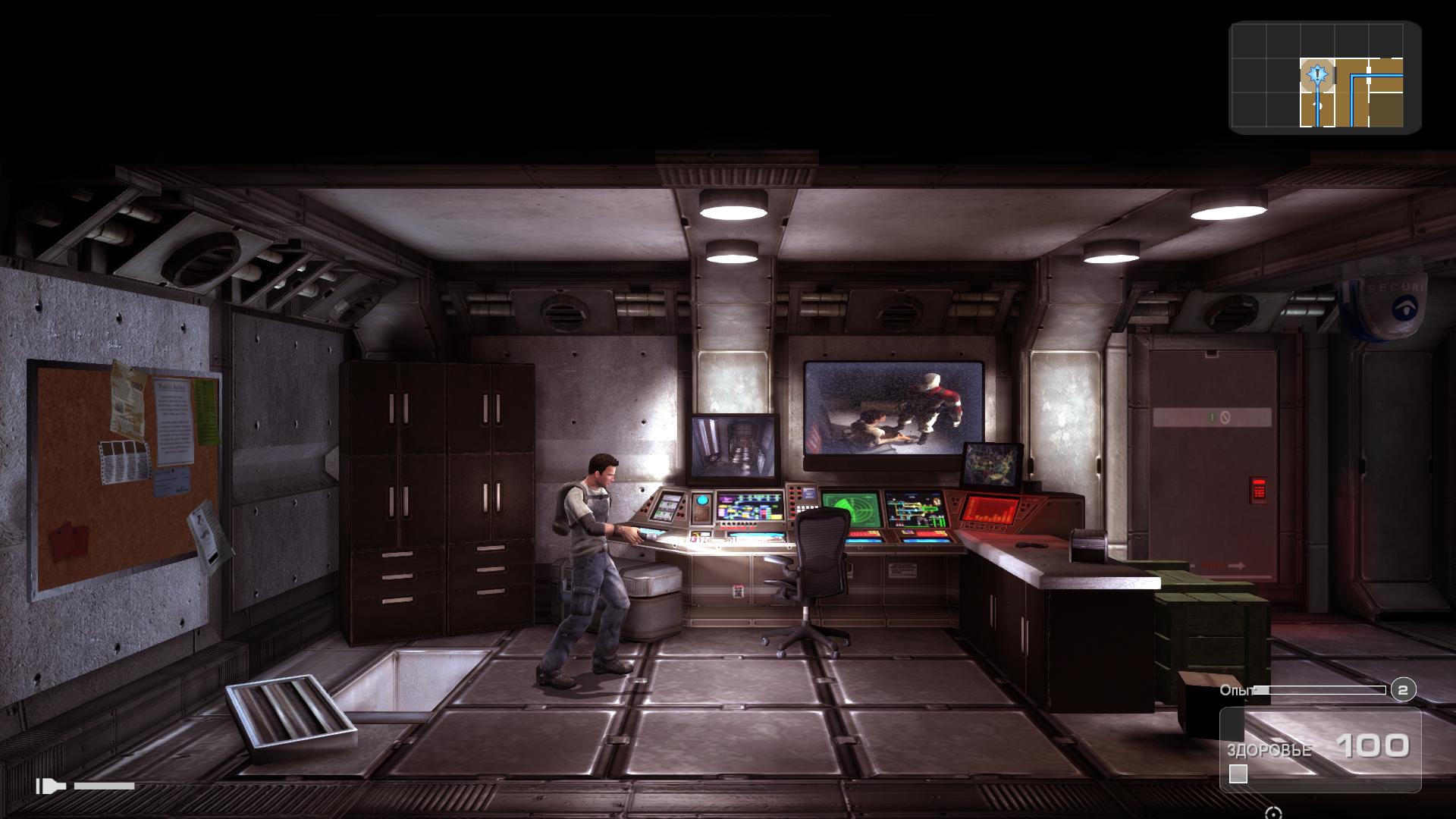The width and height of the screenshot is (1456, 819).
Task: Open the minimap in the corner
Action: 1325,77
